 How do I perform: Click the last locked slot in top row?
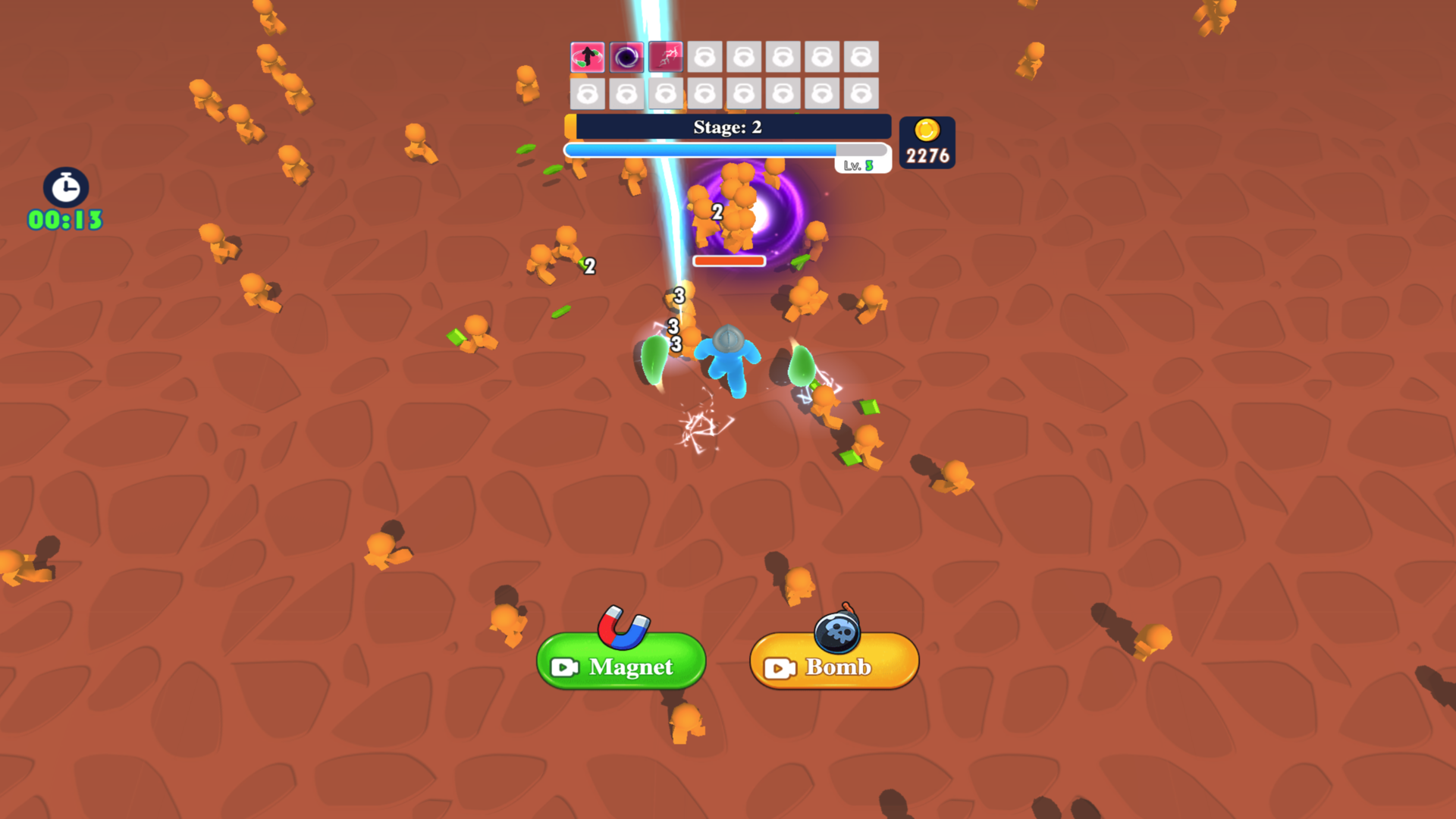pos(862,56)
